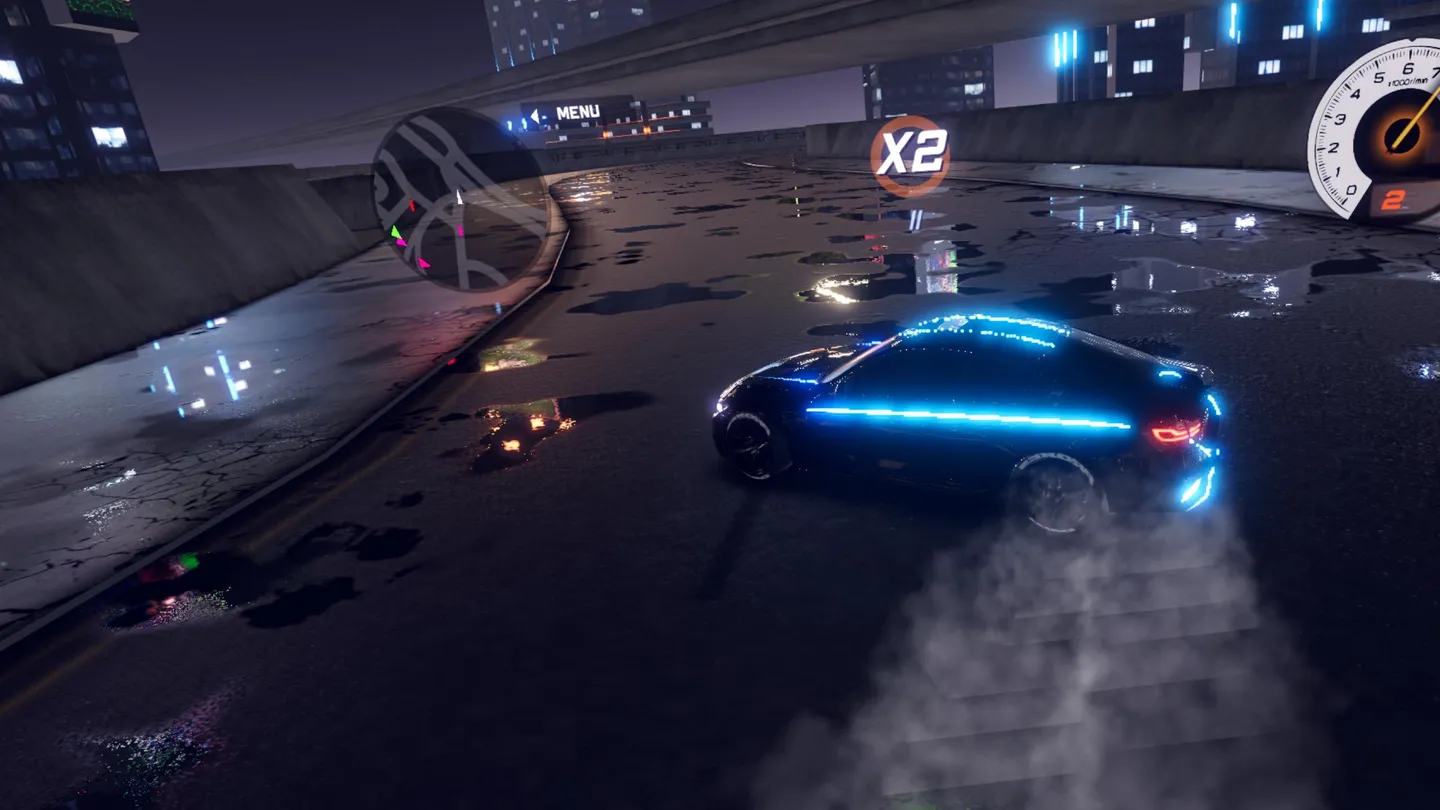Click the gear indicator showing 2
Viewport: 1440px width, 810px height.
[1392, 199]
